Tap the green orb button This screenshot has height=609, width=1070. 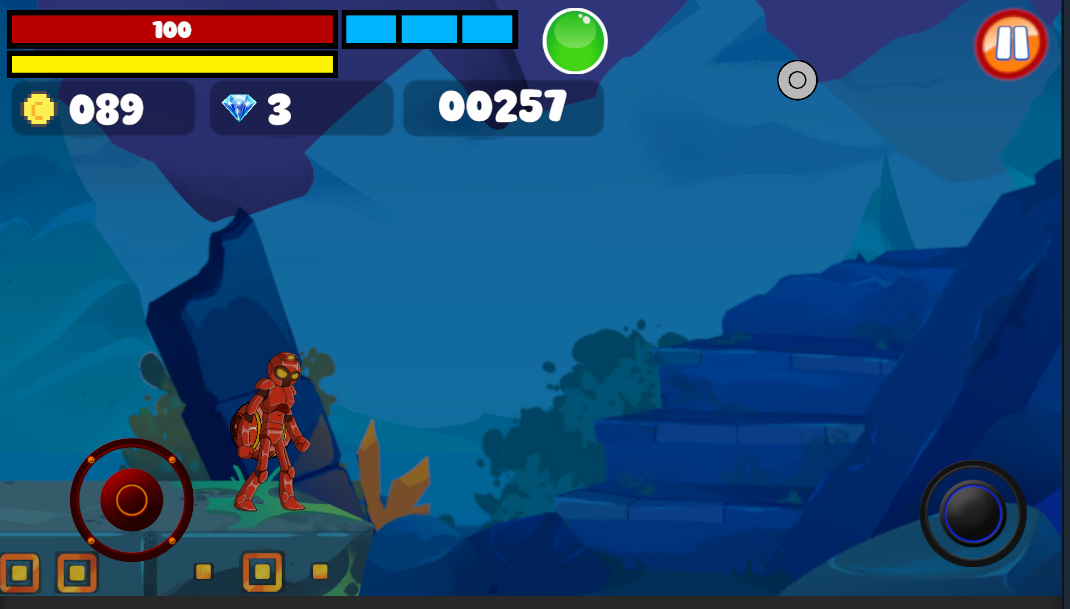coord(575,41)
